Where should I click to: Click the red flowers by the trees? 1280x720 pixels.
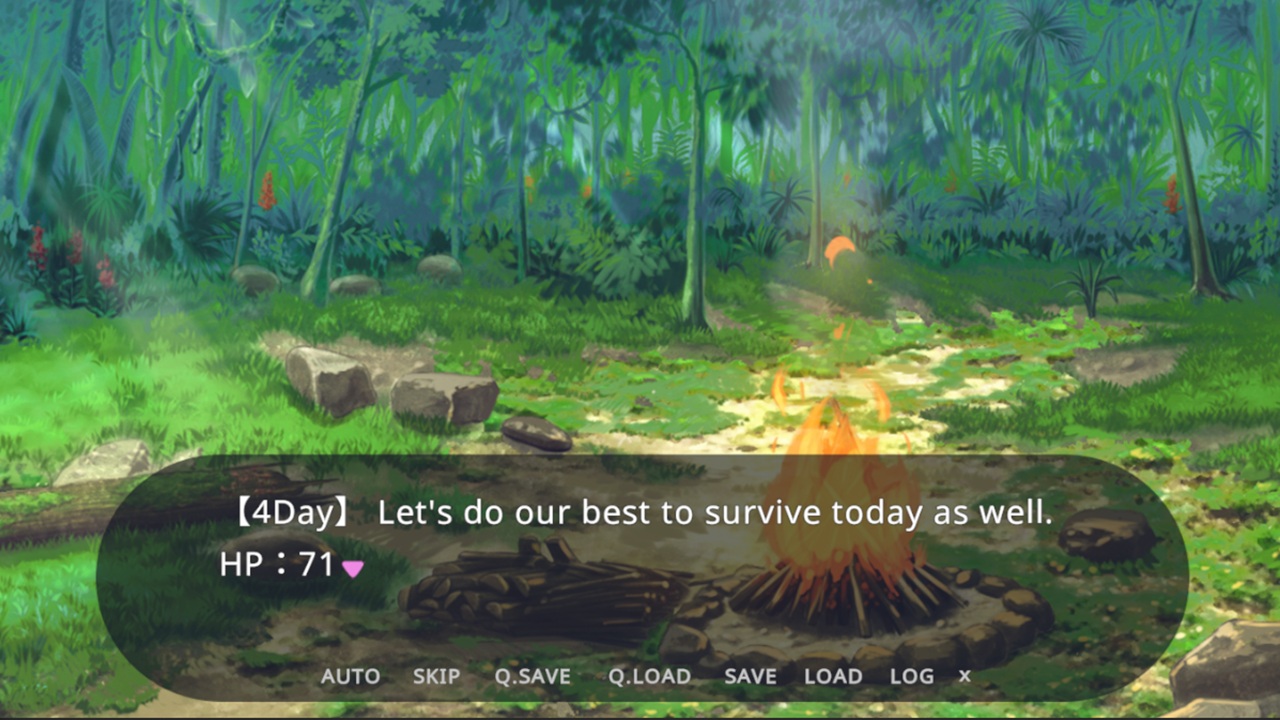[x=38, y=250]
